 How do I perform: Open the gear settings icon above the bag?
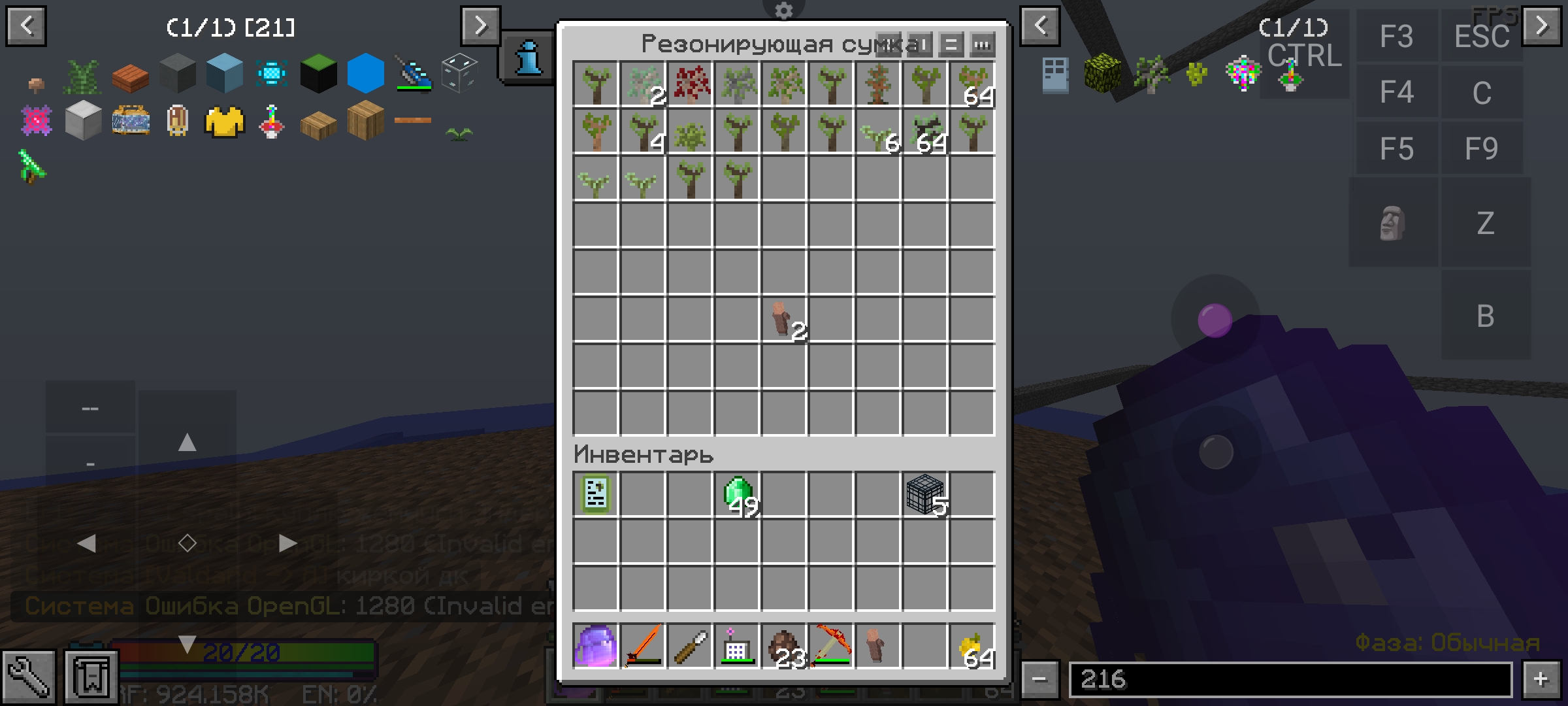point(783,10)
